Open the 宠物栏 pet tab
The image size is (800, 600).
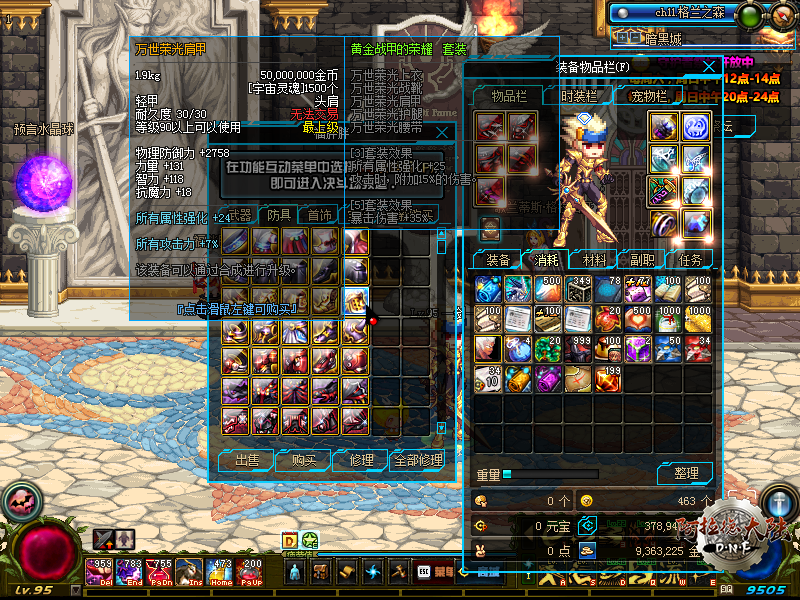coord(647,96)
